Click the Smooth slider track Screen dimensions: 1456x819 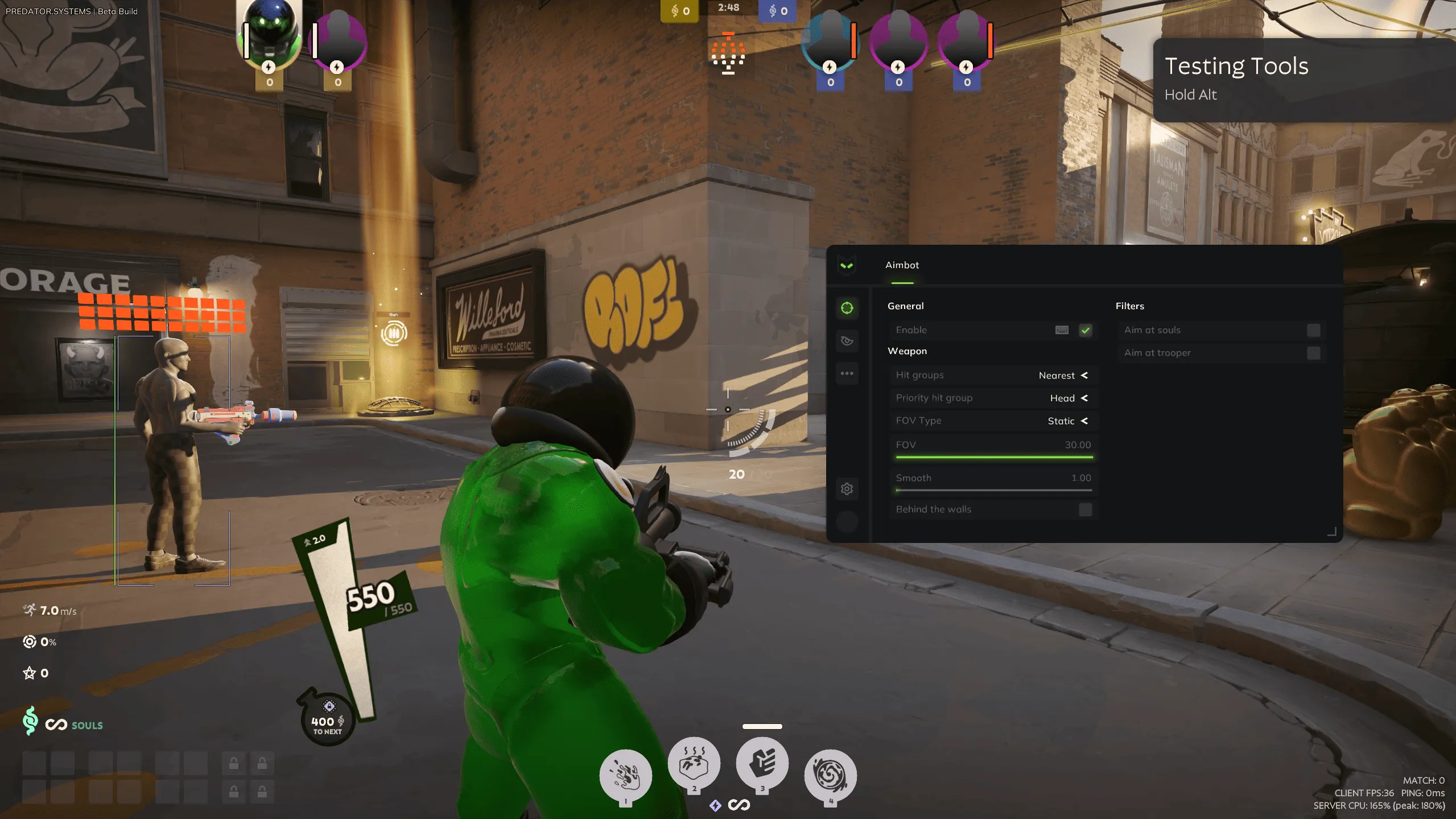(993, 489)
